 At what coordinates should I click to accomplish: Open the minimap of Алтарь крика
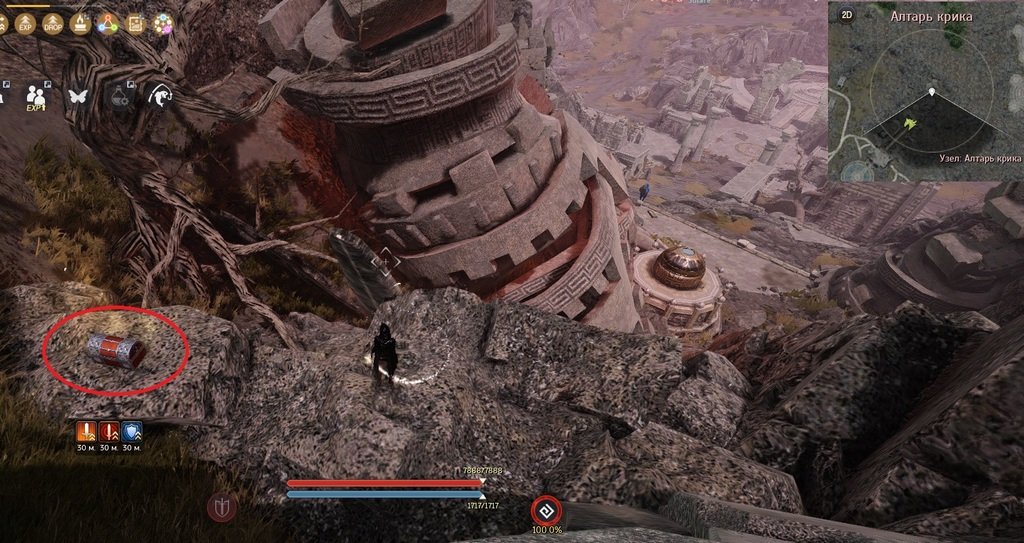pos(925,98)
